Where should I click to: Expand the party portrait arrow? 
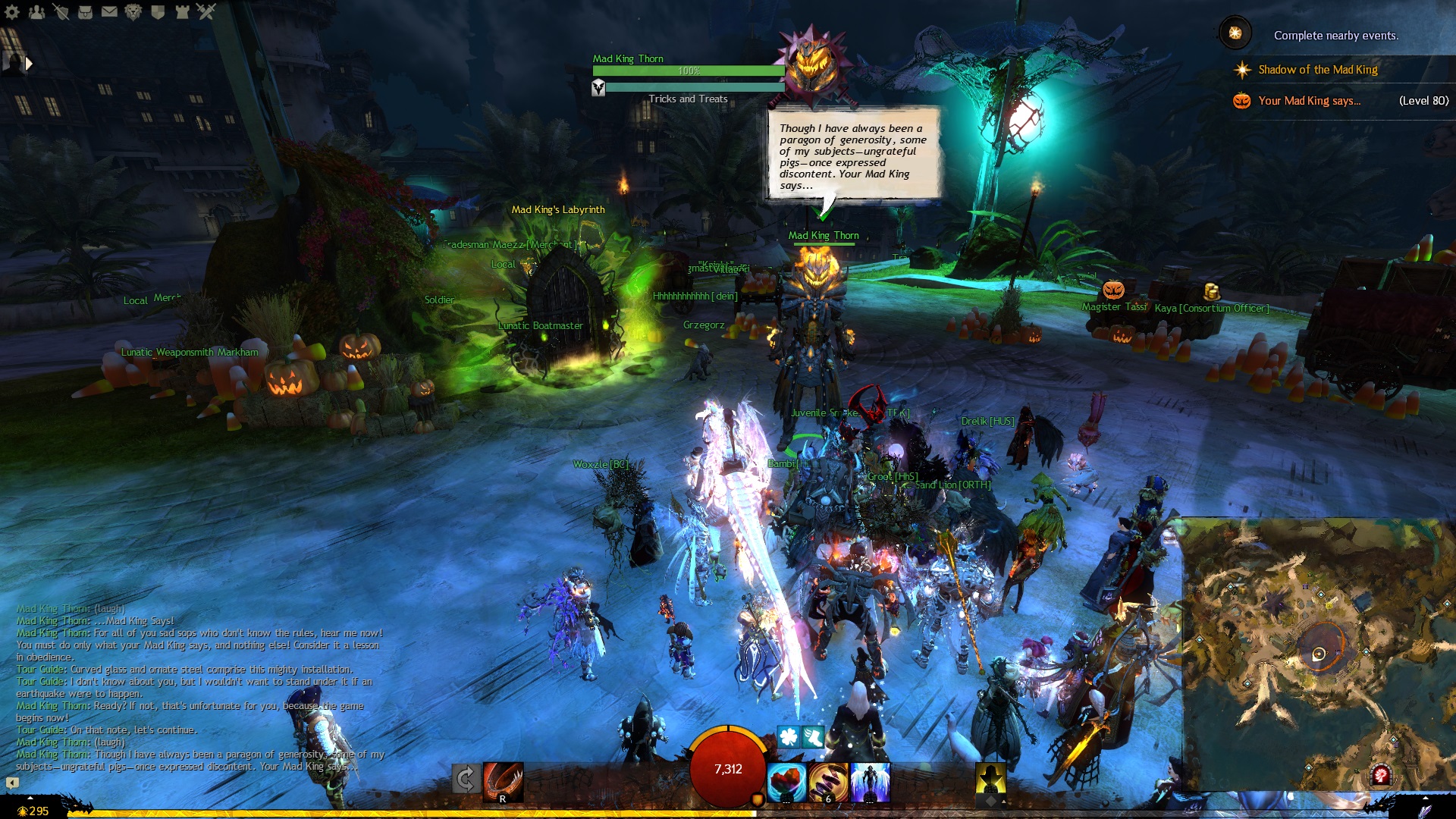[29, 64]
